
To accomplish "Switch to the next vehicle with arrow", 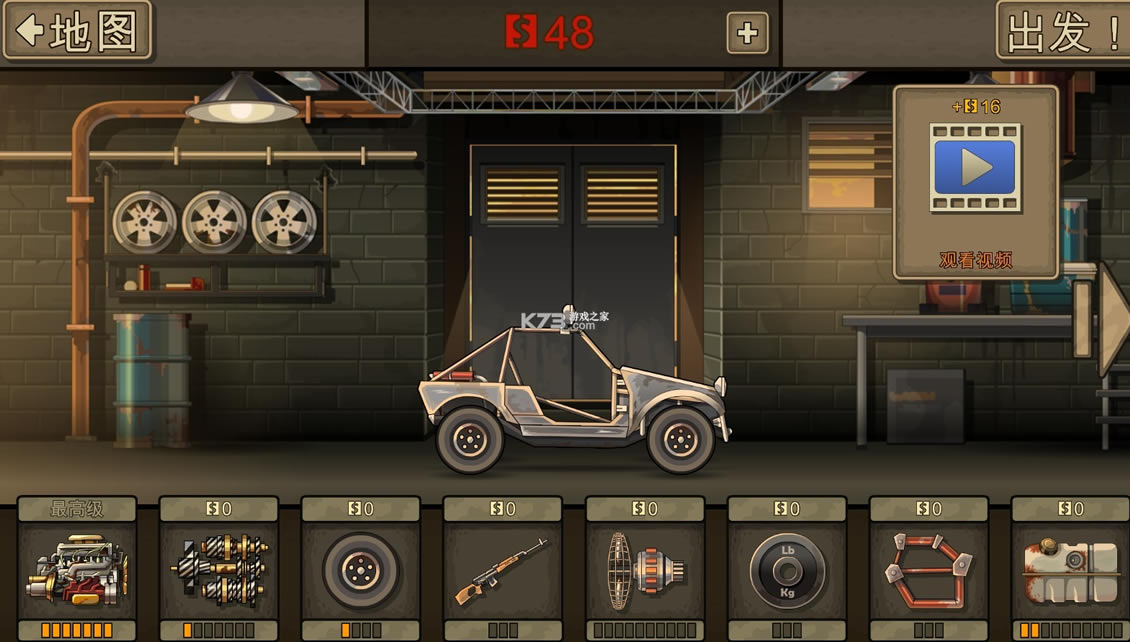I will (1112, 319).
